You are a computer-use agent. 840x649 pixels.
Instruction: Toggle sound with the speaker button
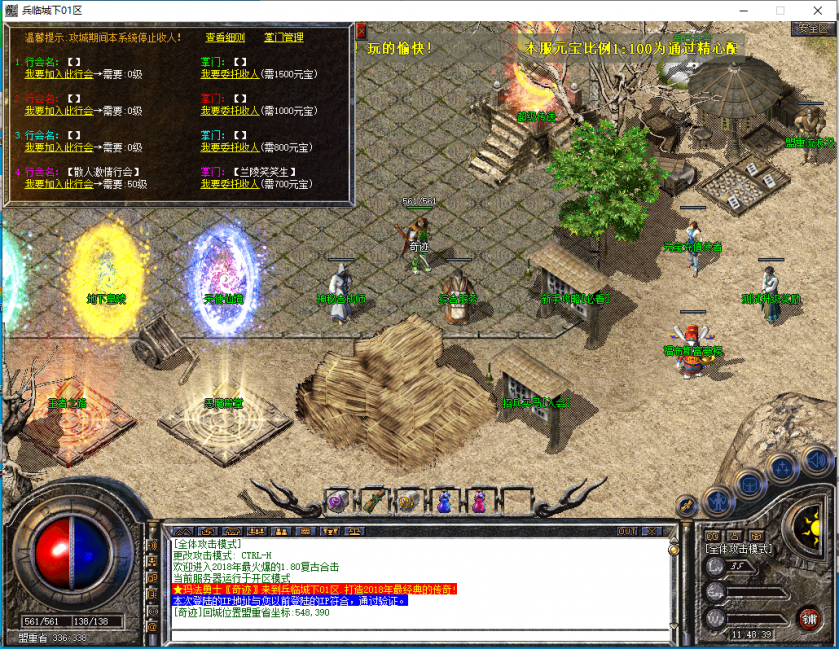coord(815,459)
